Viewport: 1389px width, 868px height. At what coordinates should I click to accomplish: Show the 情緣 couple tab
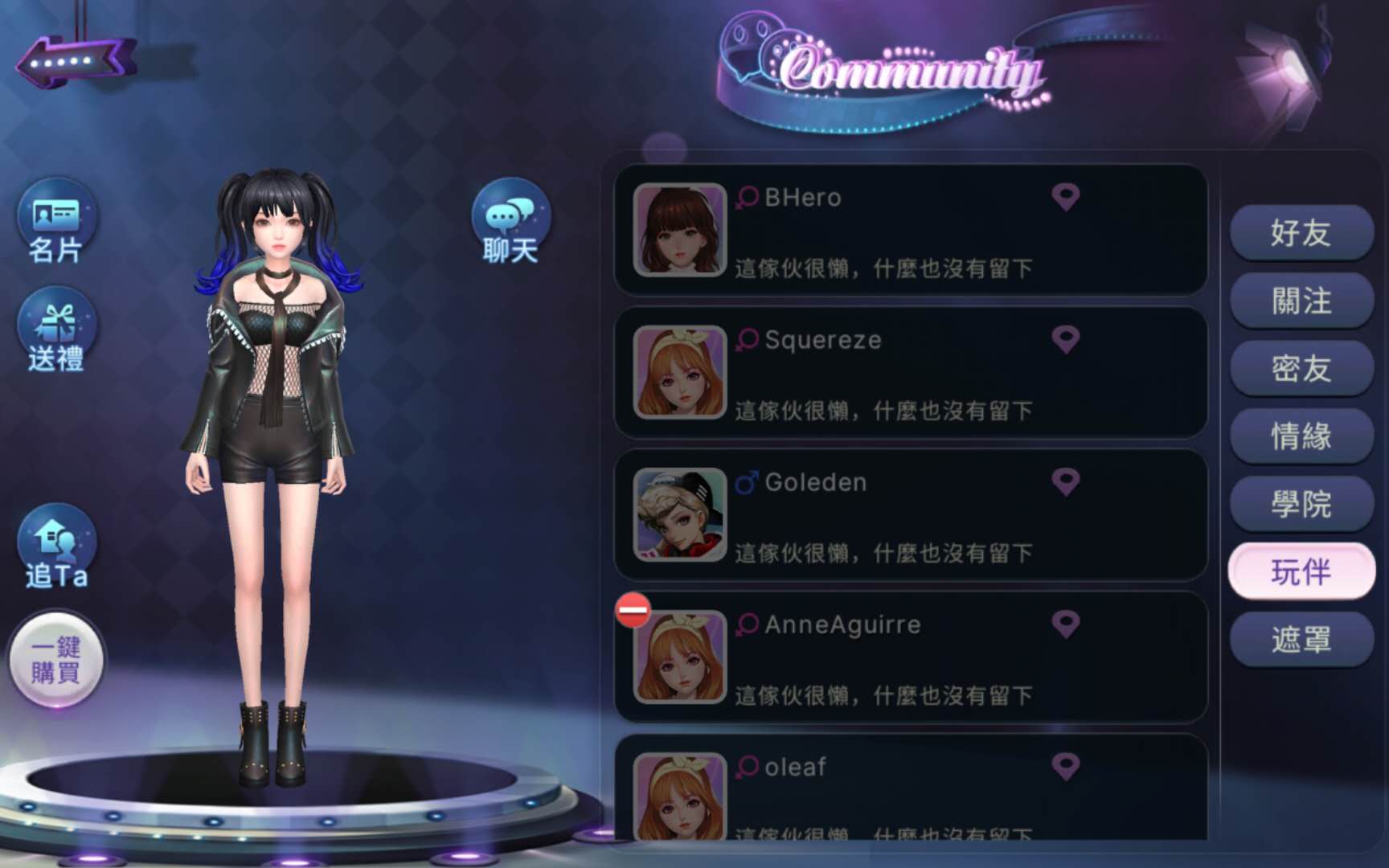[1301, 436]
